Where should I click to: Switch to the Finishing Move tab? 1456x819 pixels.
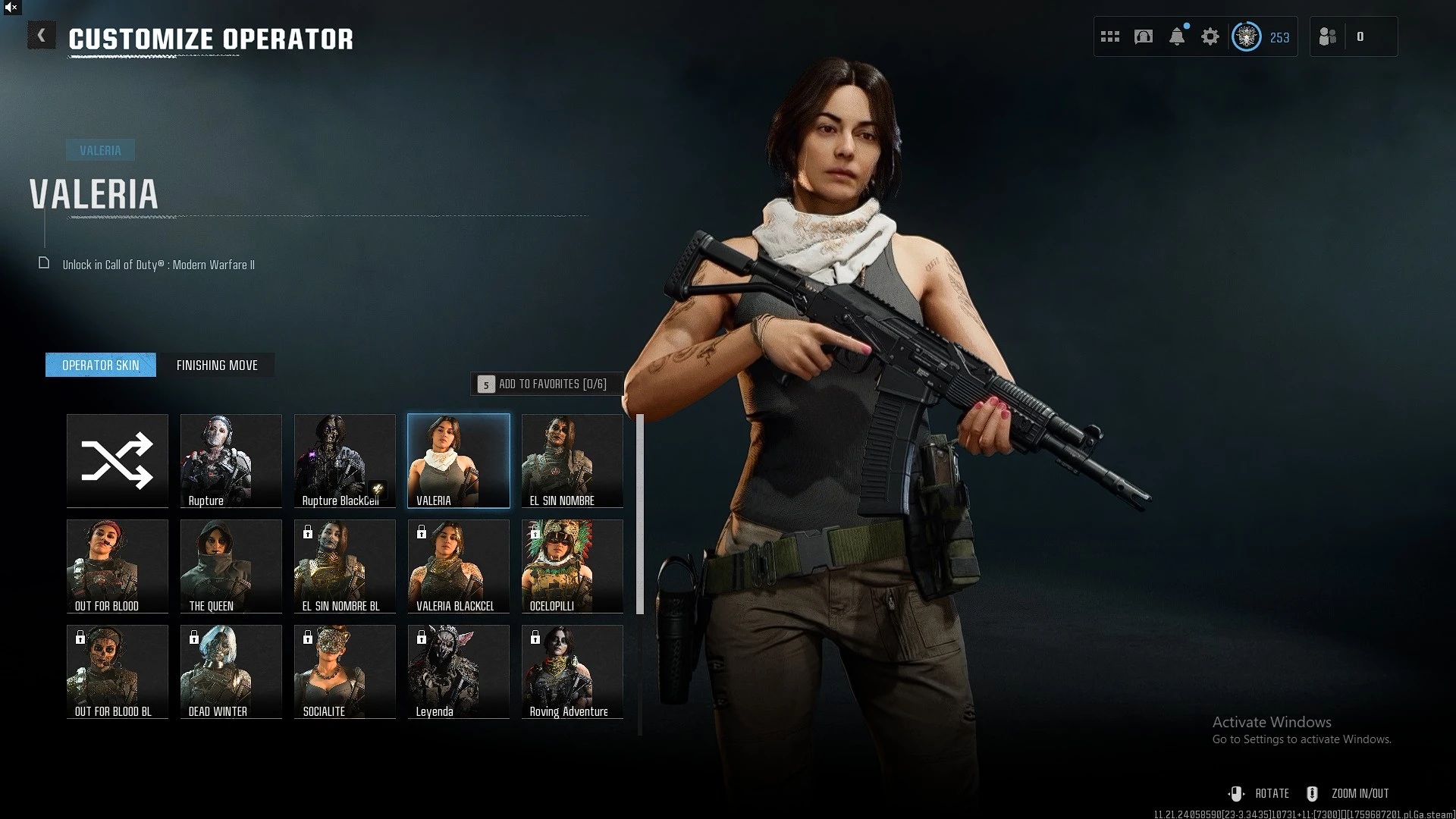[217, 366]
